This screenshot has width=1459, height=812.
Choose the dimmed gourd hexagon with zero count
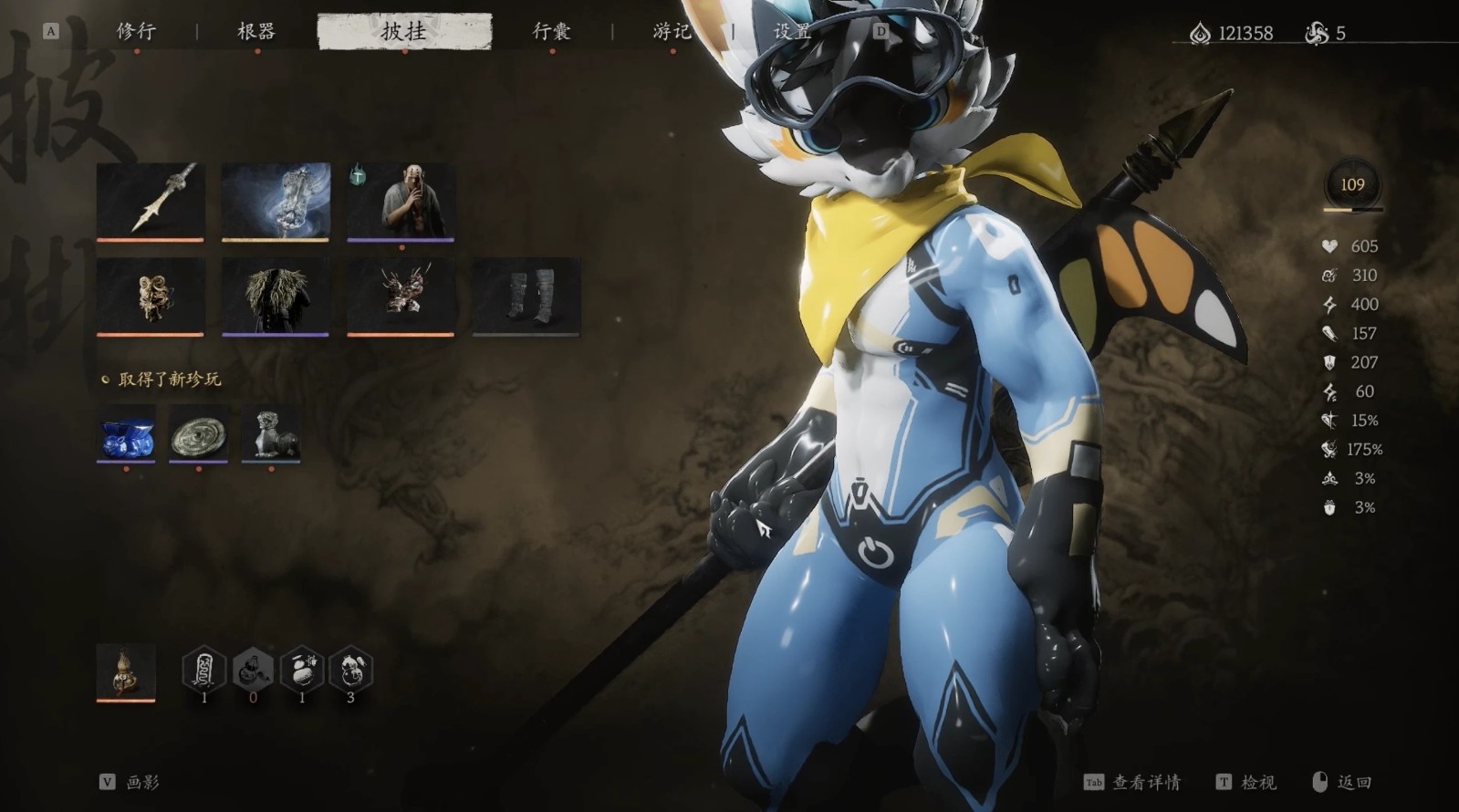coord(253,671)
